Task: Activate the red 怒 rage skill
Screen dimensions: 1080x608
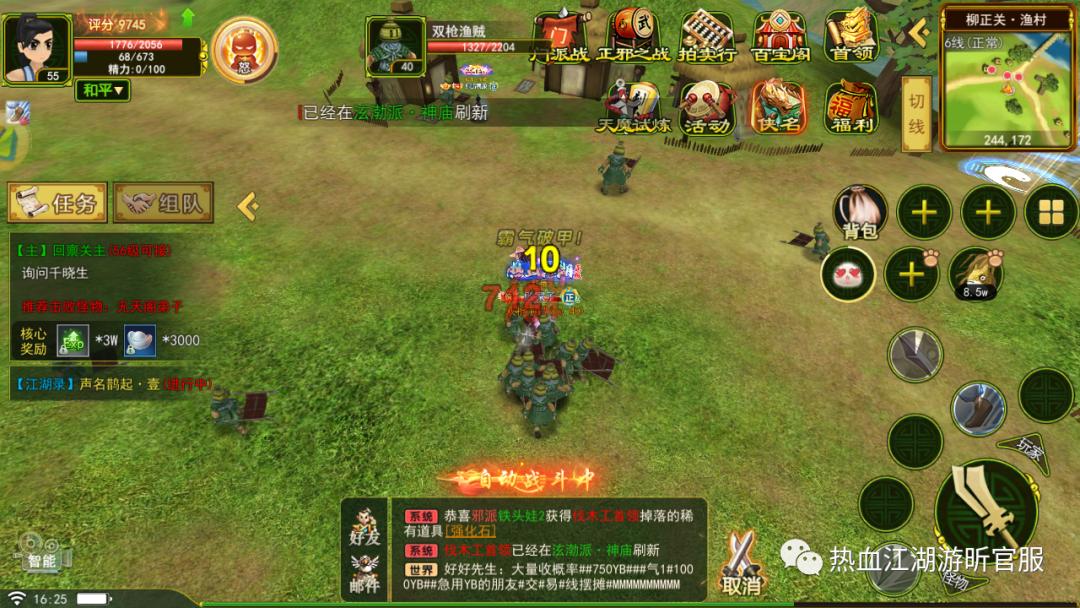Action: pyautogui.click(x=243, y=48)
